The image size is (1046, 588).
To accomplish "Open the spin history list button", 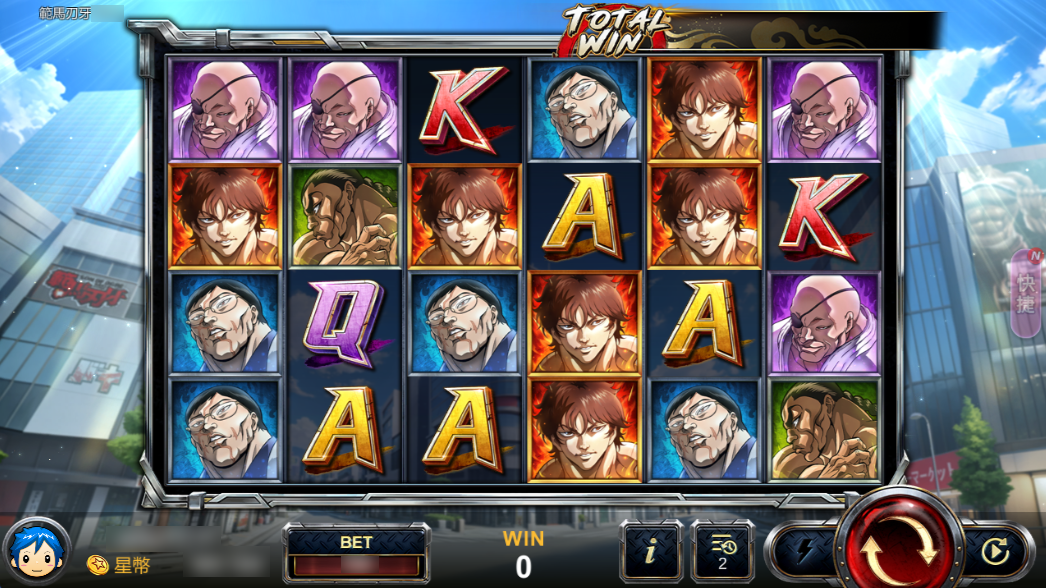I will [722, 551].
